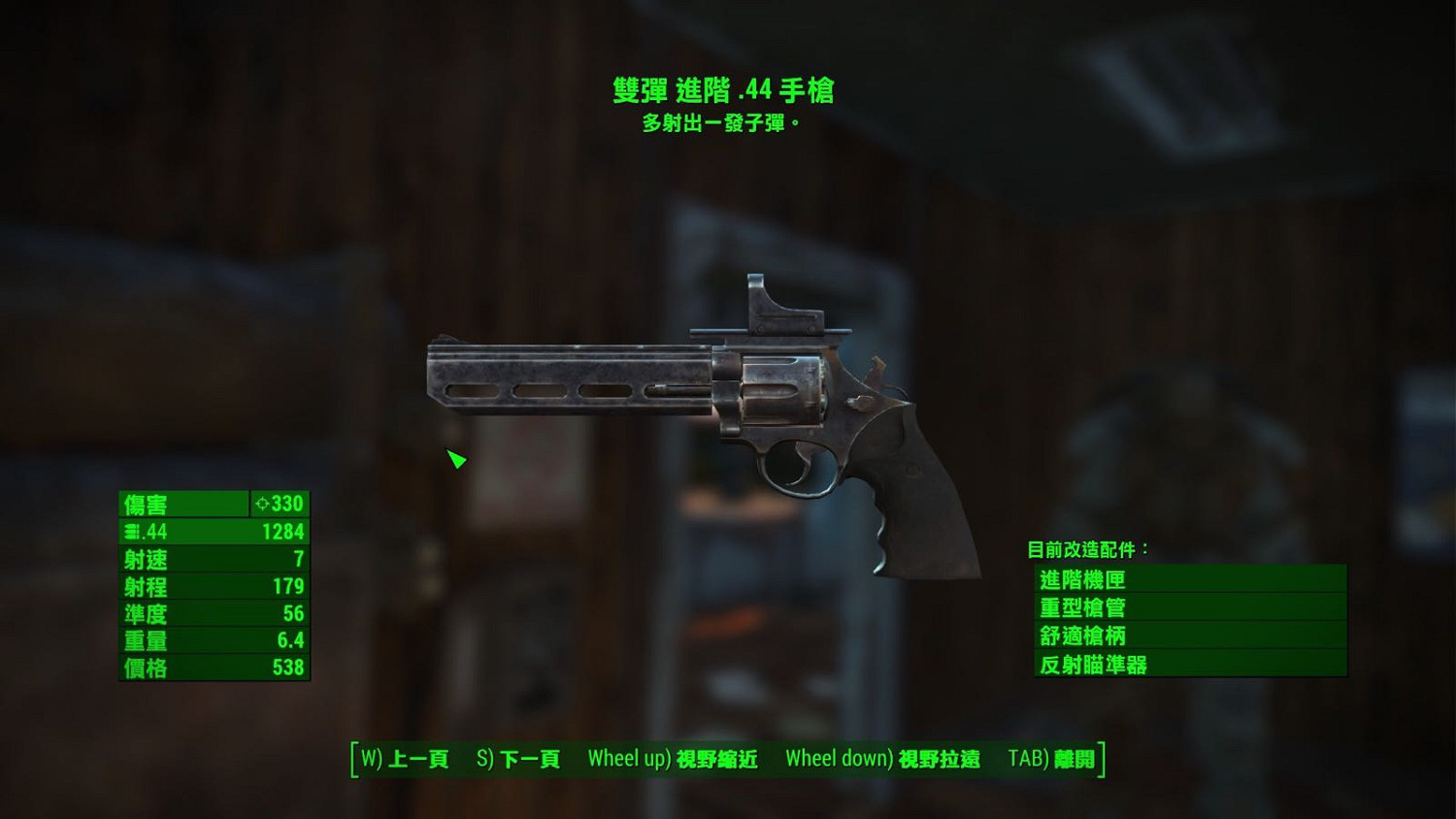The width and height of the screenshot is (1456, 819).
Task: Open 下一頁 next page option
Action: (x=519, y=760)
